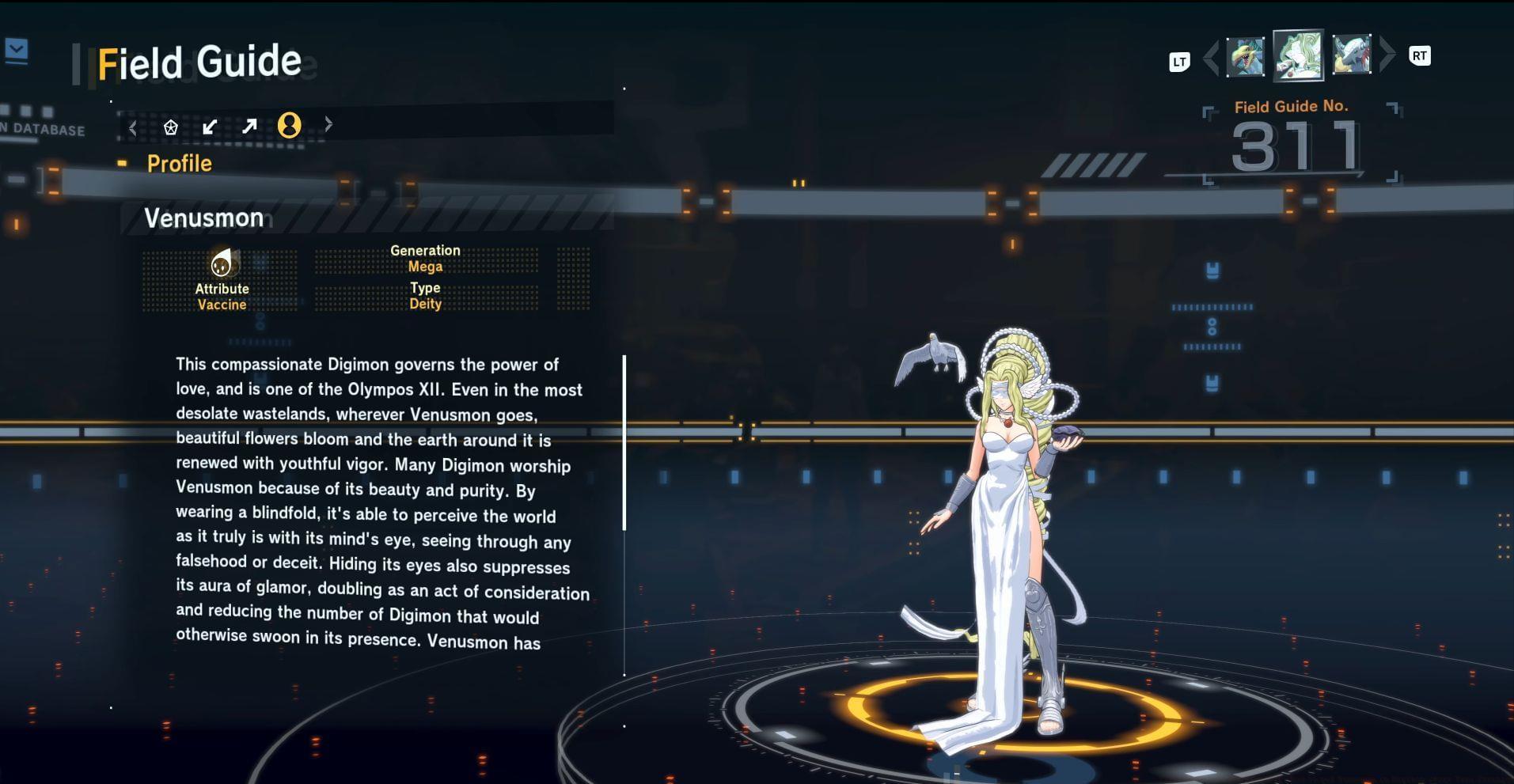This screenshot has height=784, width=1514.
Task: Click the left chevron beside the tab icons
Action: click(133, 127)
